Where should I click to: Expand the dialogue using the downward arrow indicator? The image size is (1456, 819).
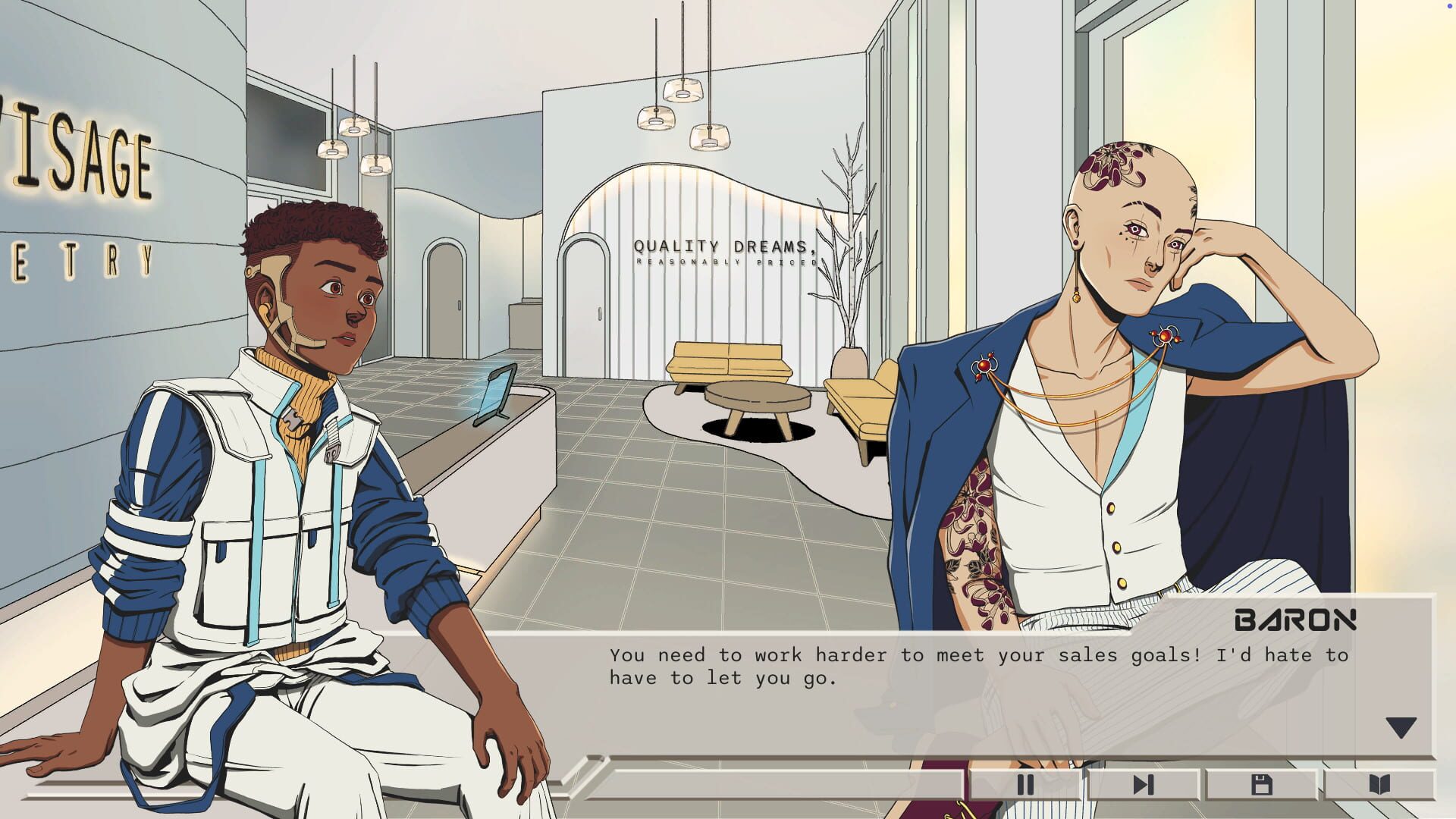coord(1399,726)
